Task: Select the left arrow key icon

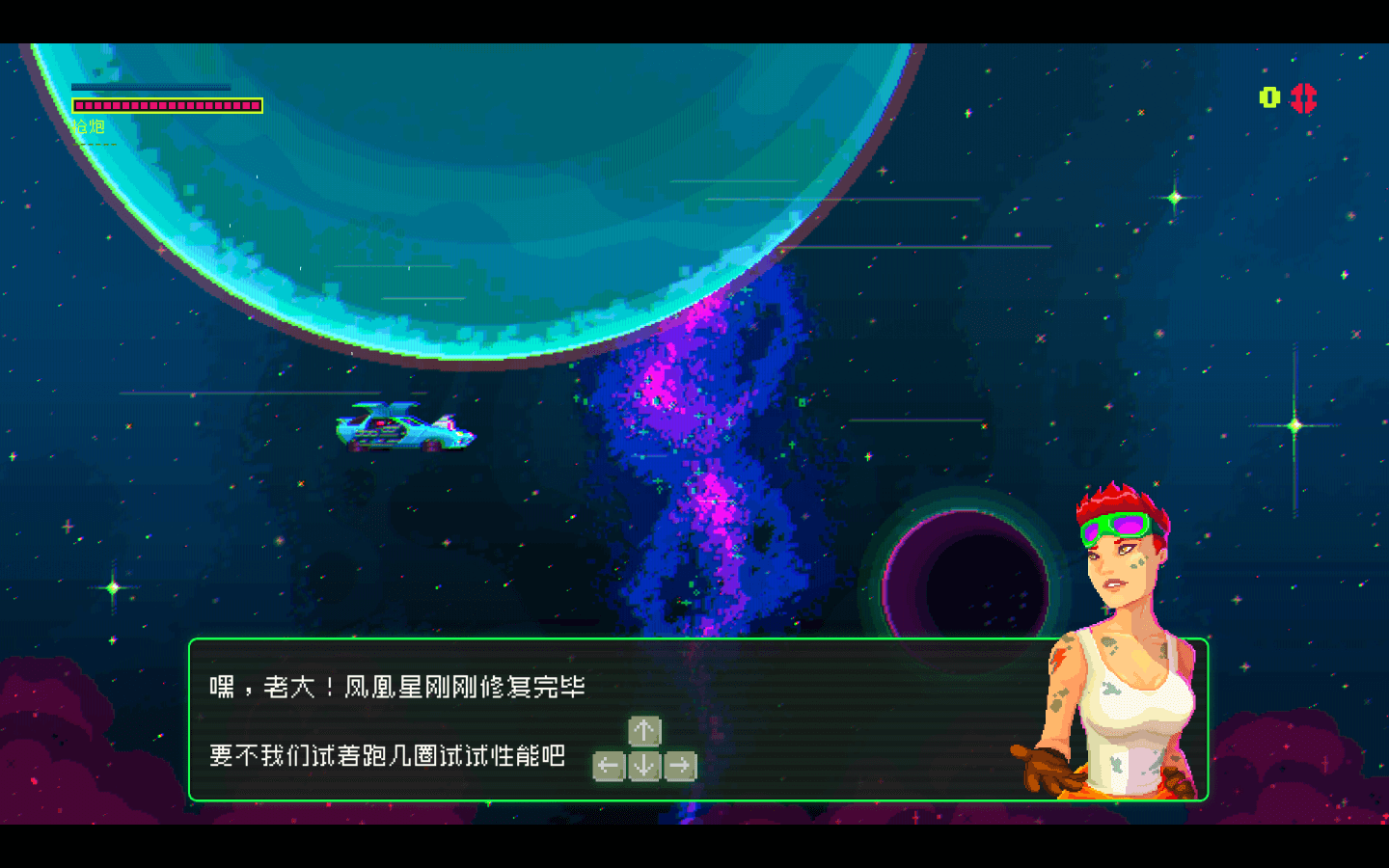Action: 608,765
